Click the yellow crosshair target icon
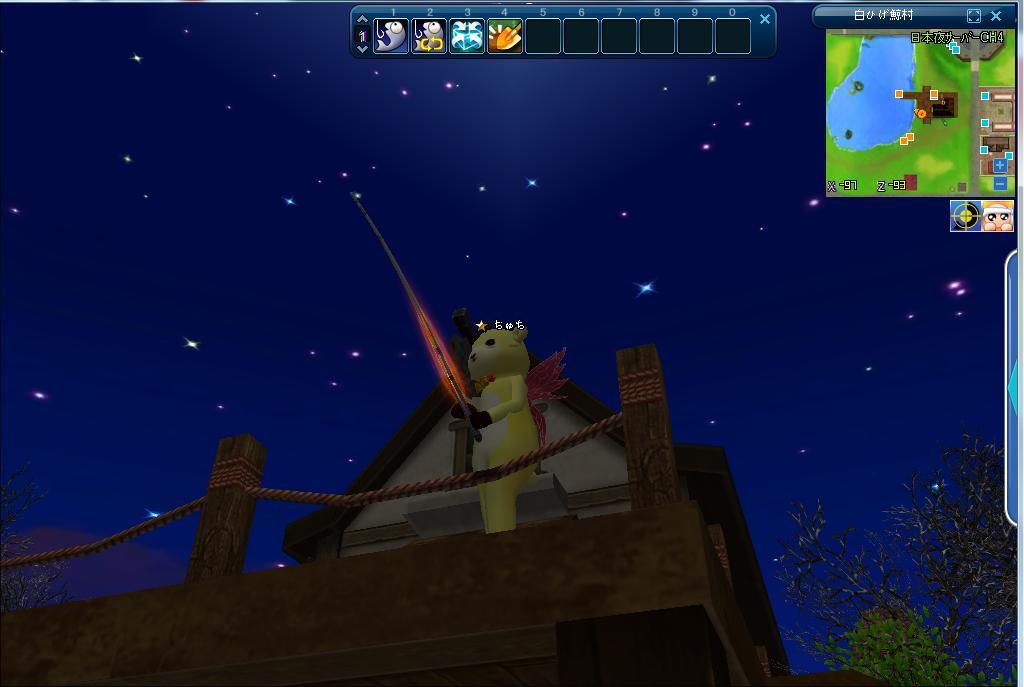Screen dimensions: 1024x687 [x=965, y=216]
